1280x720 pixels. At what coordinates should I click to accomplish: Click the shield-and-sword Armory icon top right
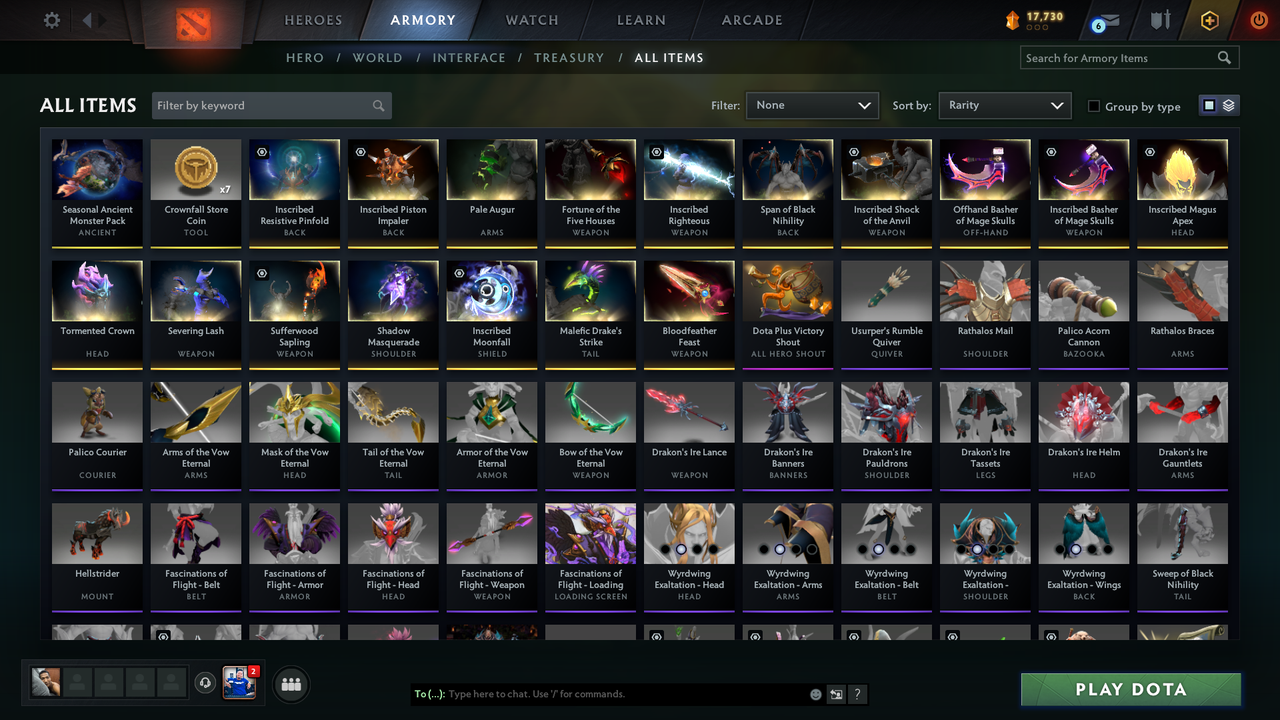pos(1162,18)
